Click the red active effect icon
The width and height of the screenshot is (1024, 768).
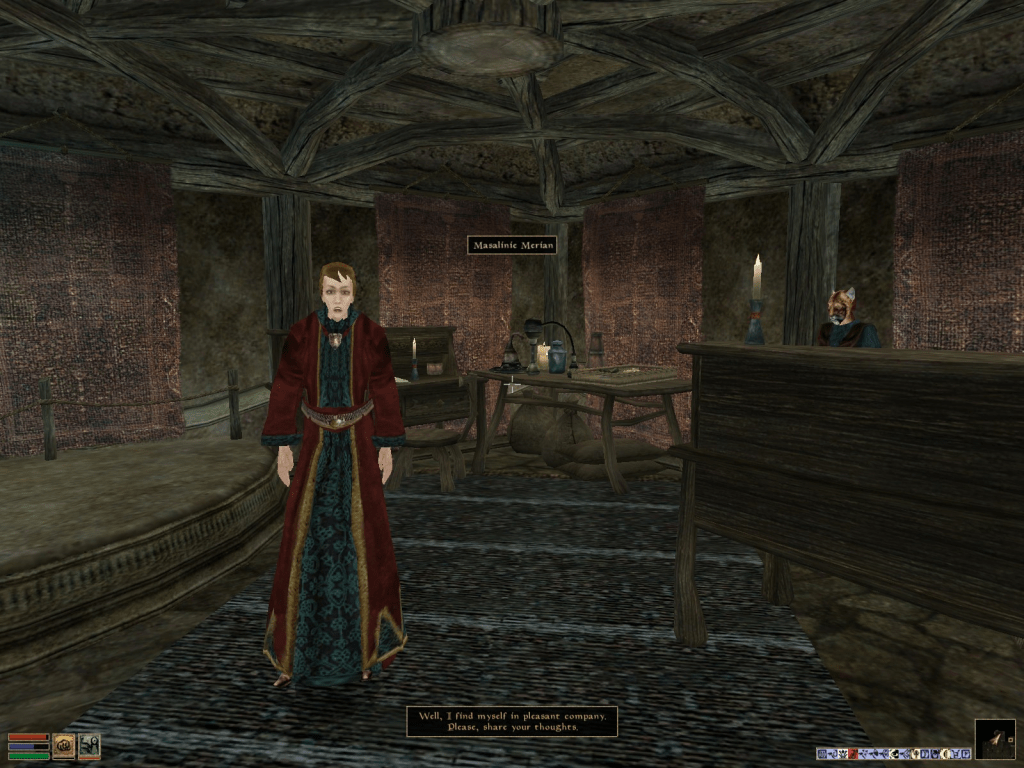click(853, 753)
